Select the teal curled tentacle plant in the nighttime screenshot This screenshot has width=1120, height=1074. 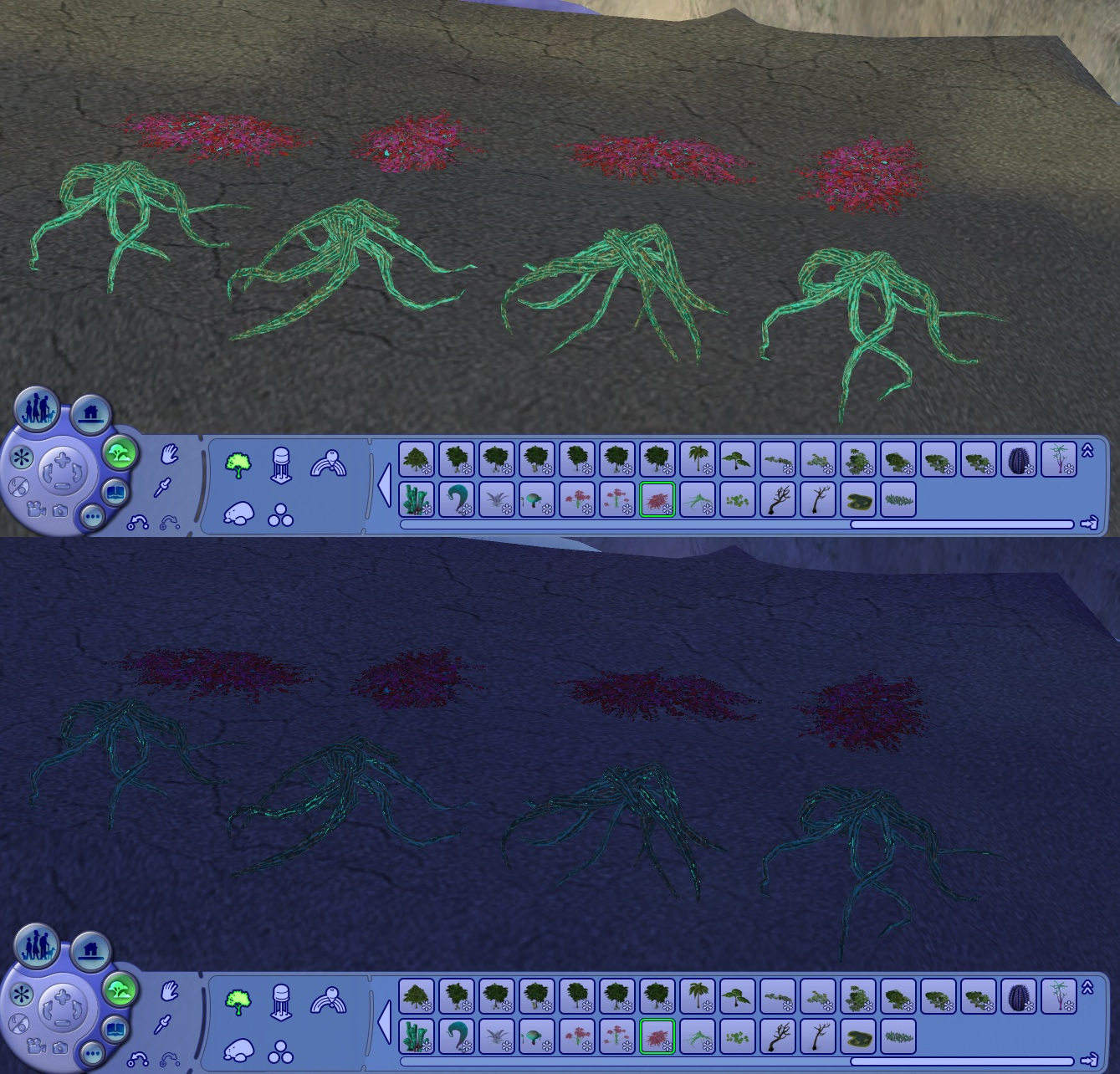(x=456, y=1036)
